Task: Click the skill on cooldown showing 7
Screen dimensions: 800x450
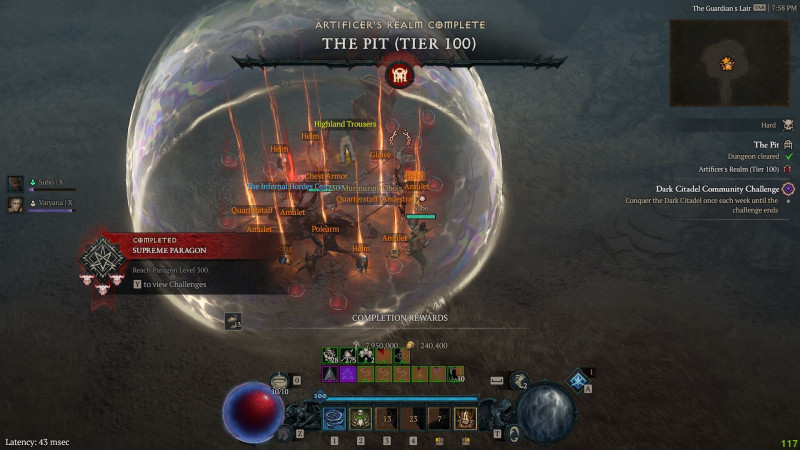Action: pos(438,419)
